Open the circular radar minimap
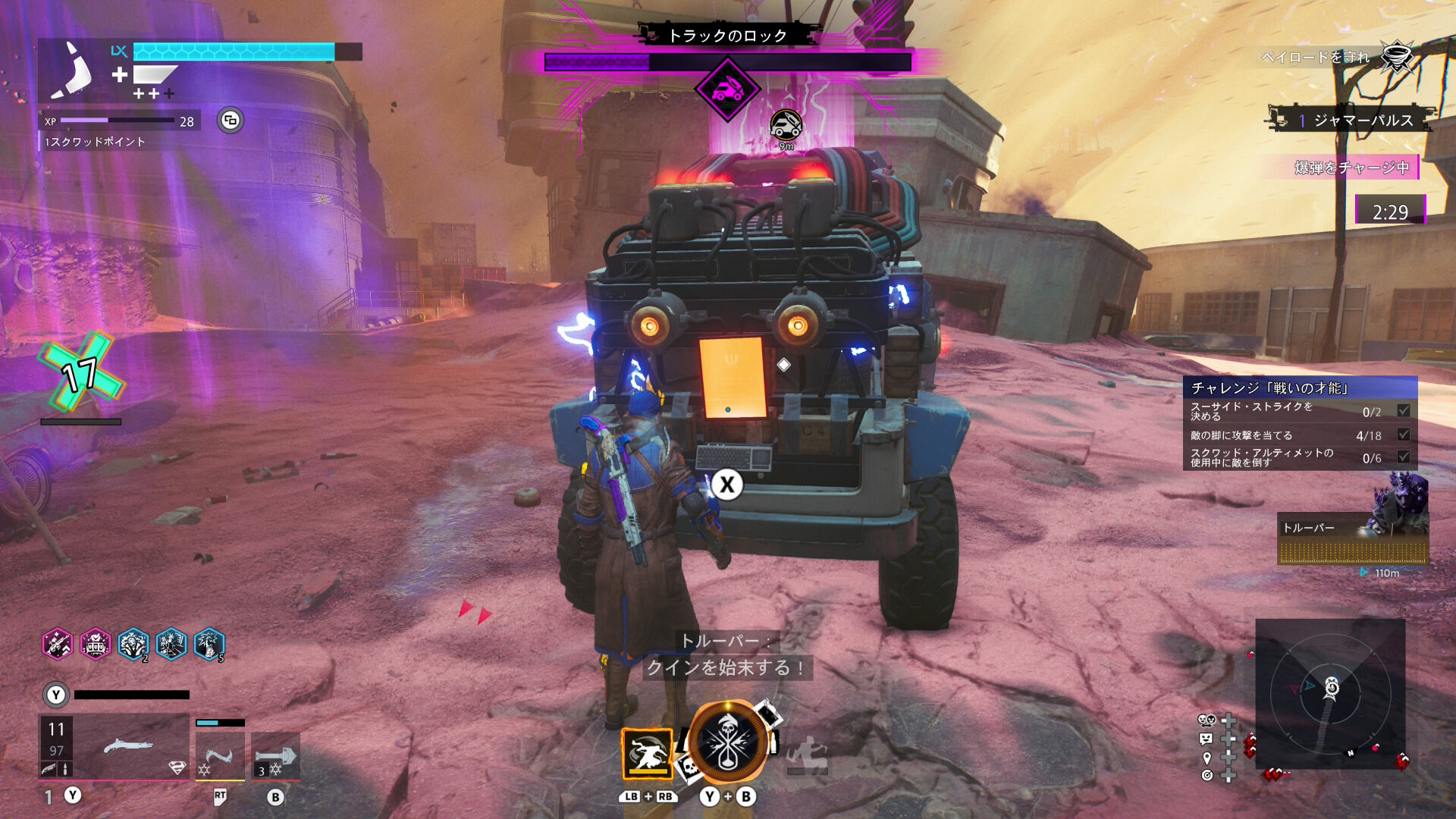The height and width of the screenshot is (819, 1456). [1330, 694]
